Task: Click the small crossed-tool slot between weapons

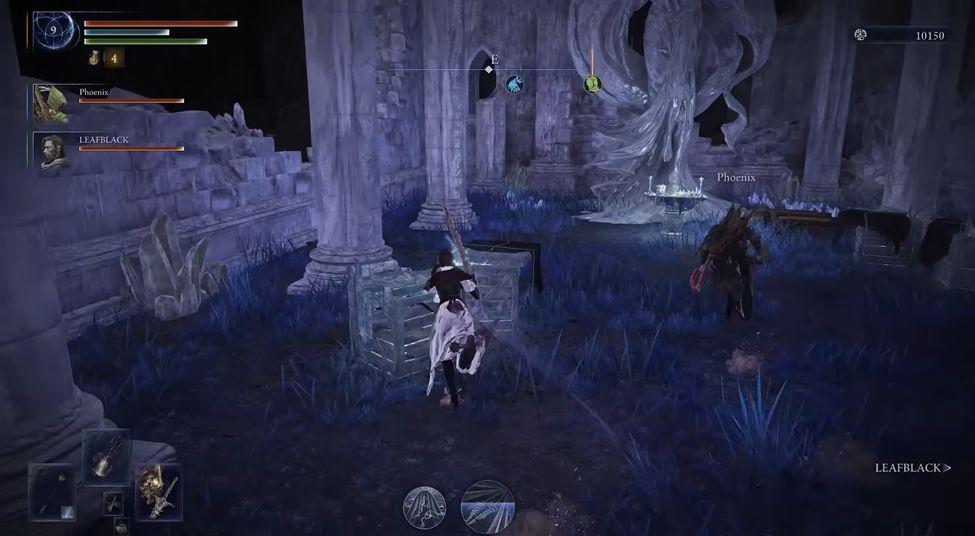Action: pyautogui.click(x=113, y=502)
